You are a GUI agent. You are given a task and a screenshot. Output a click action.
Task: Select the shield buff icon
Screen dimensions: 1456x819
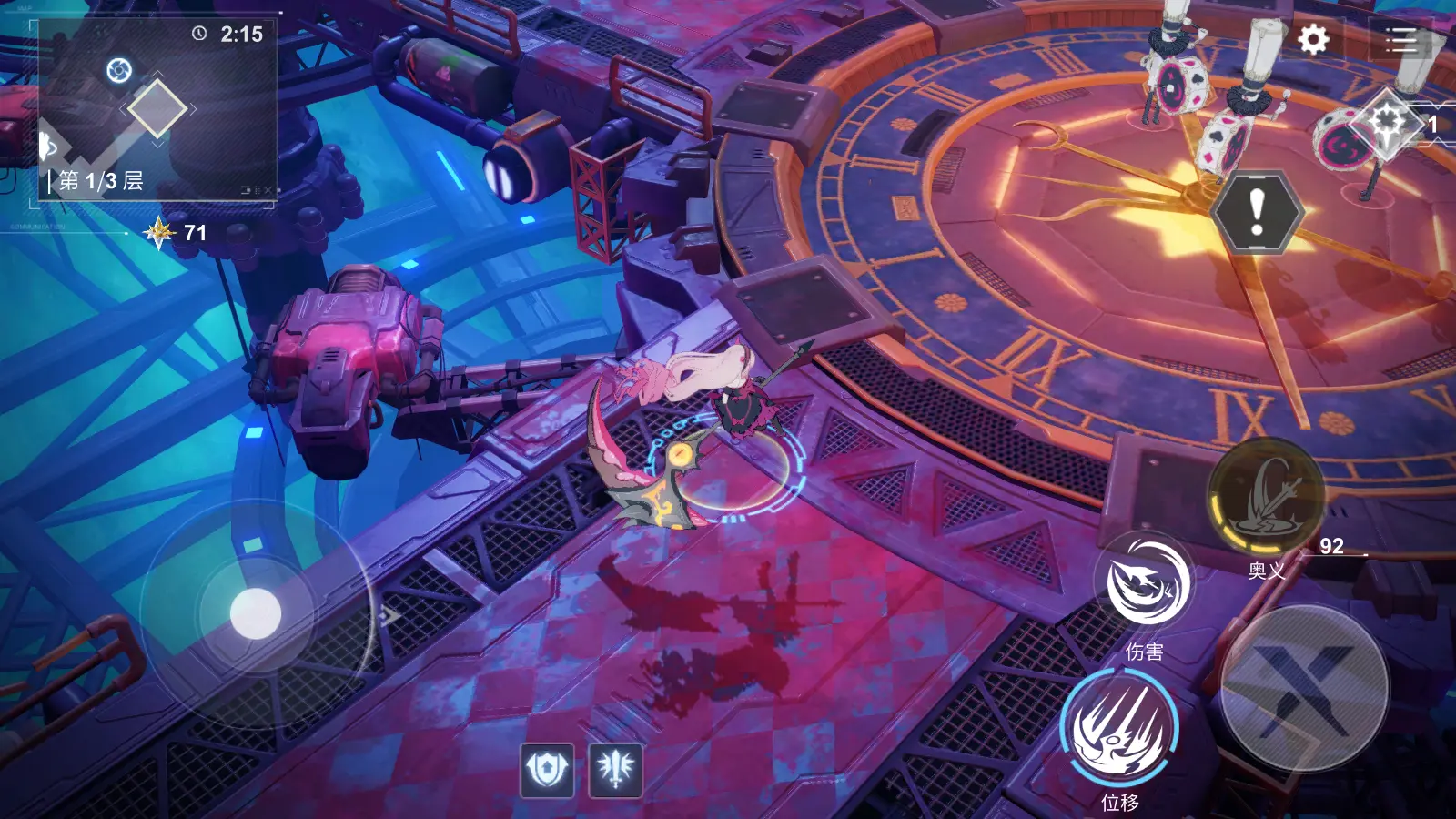[547, 770]
